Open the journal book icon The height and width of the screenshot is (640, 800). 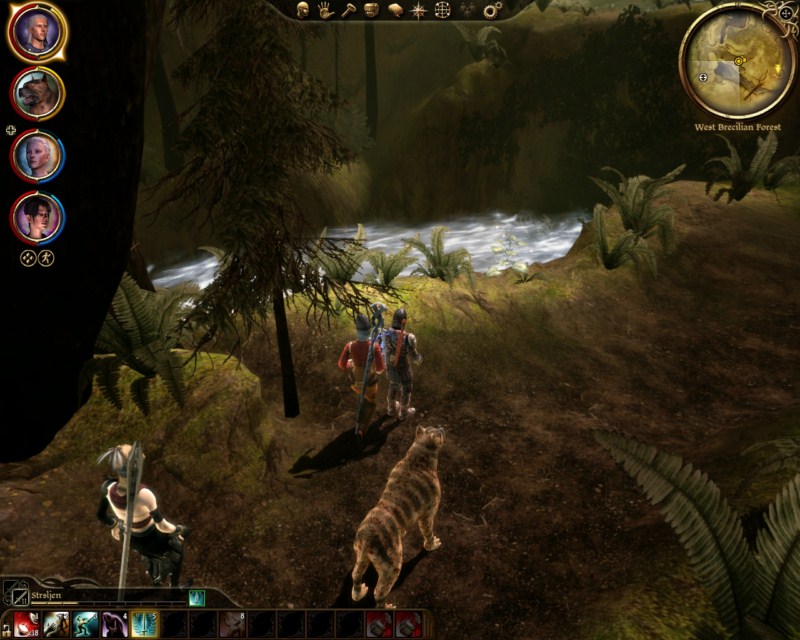pyautogui.click(x=395, y=10)
